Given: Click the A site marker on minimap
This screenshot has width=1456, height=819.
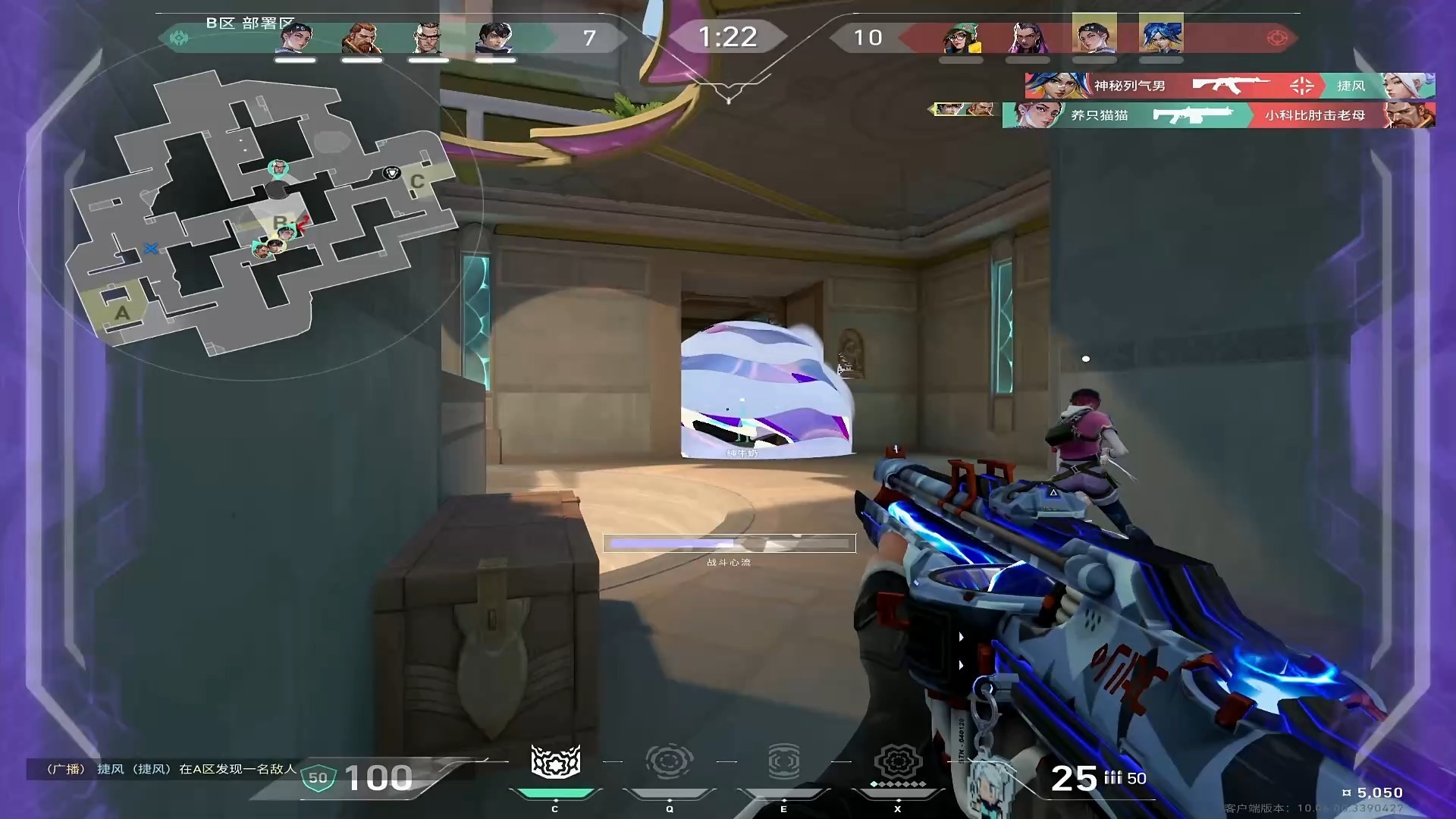Looking at the screenshot, I should click(122, 312).
